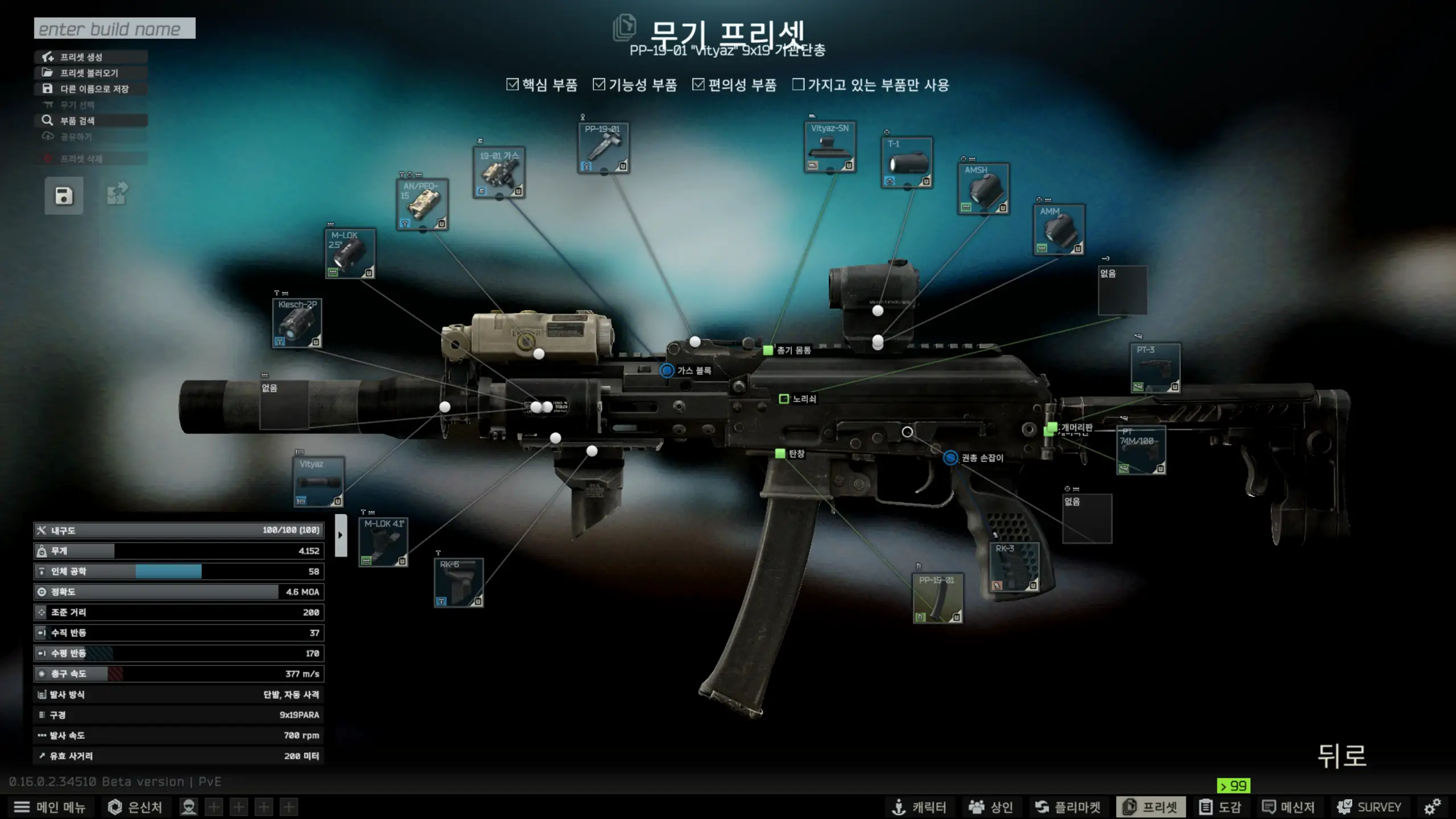Open 프리셋 불러오기 to load a preset
Image resolution: width=1456 pixels, height=819 pixels.
tap(91, 73)
